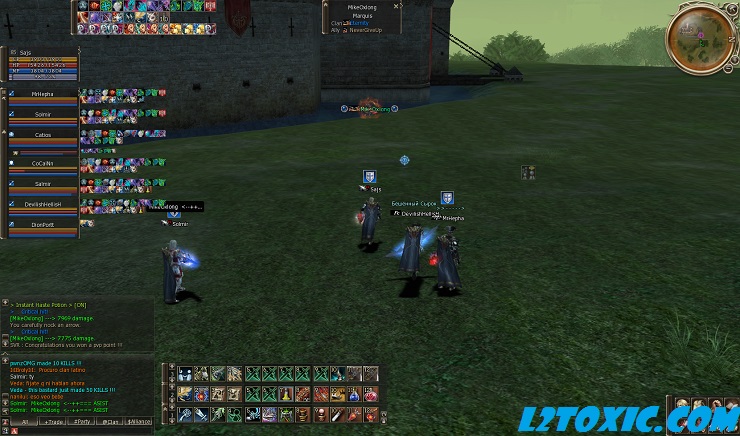The height and width of the screenshot is (436, 740).
Task: Select party member MrHepha
Action: [41, 94]
